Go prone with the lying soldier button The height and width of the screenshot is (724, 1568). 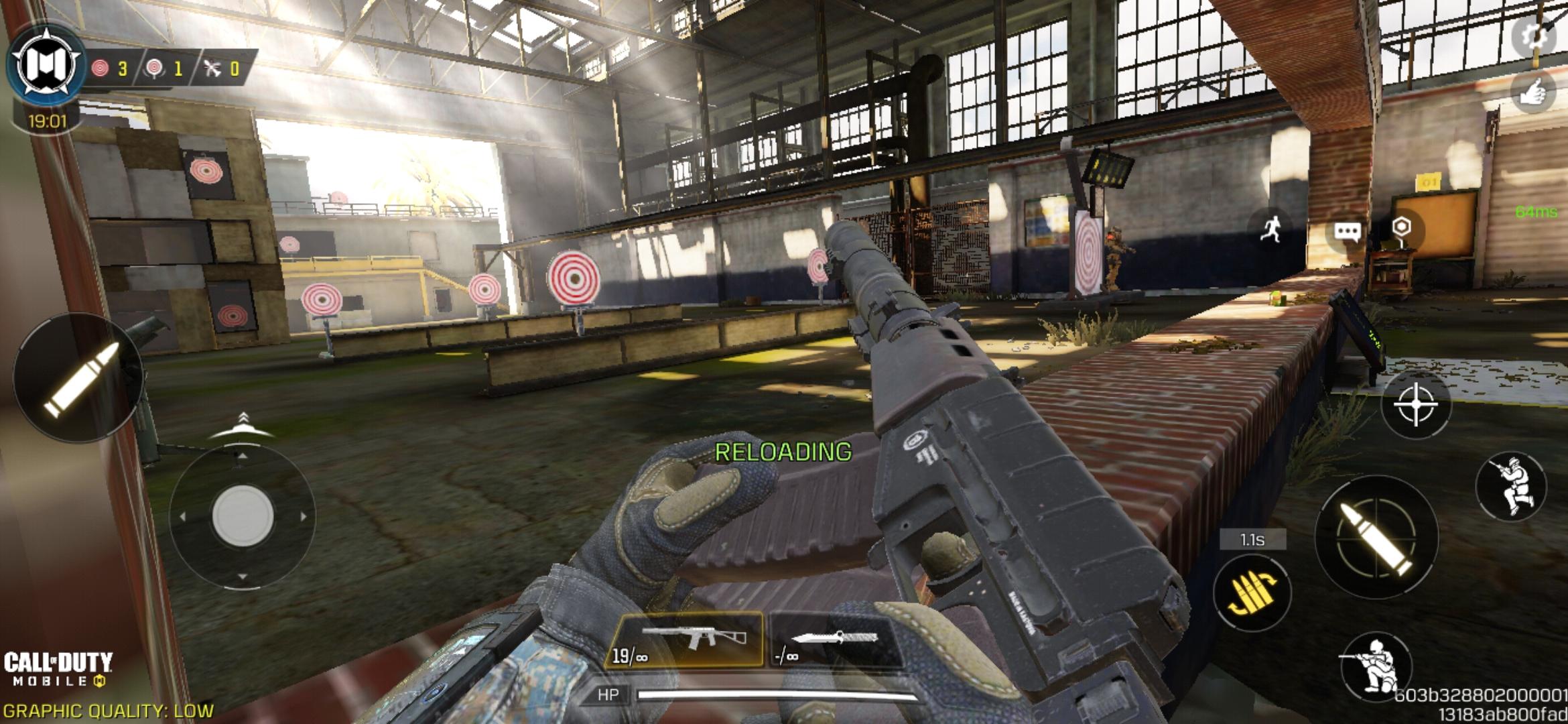point(1375,668)
